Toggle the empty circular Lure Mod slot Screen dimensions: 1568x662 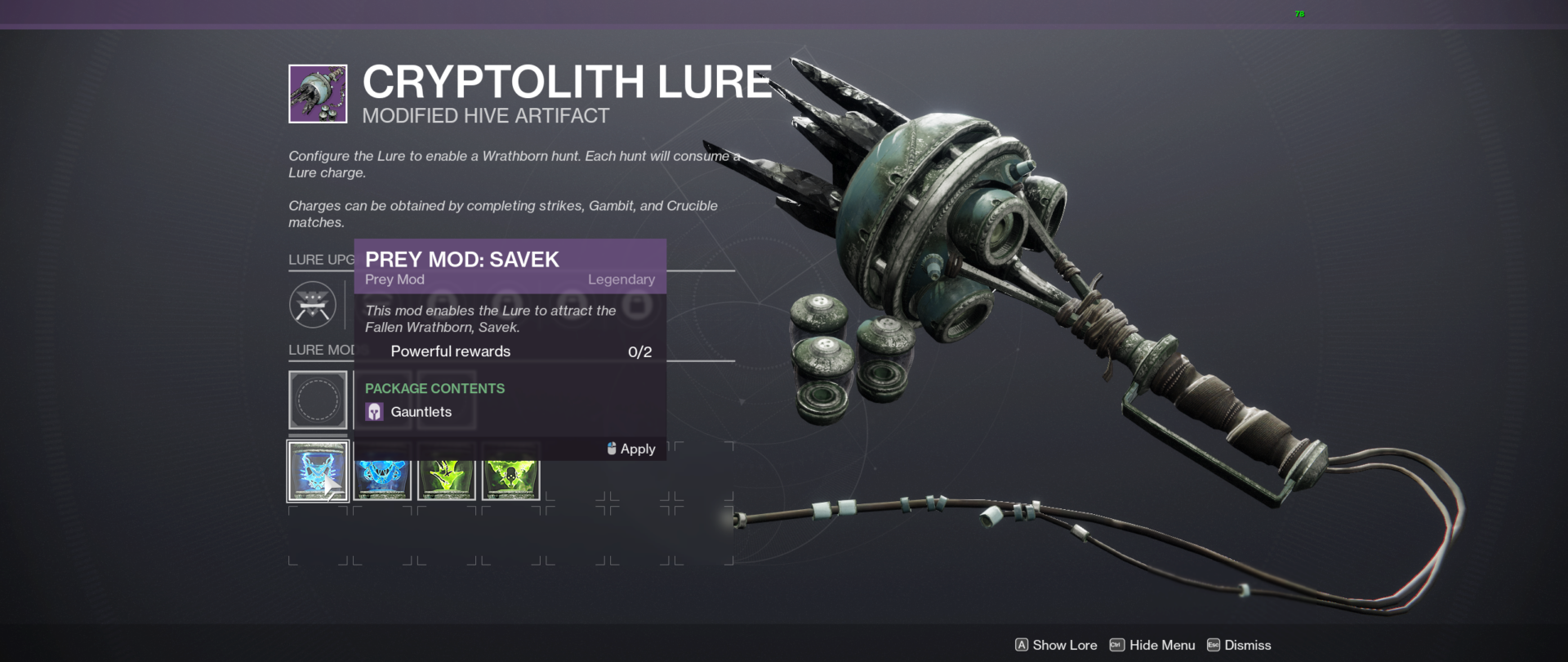pyautogui.click(x=318, y=400)
